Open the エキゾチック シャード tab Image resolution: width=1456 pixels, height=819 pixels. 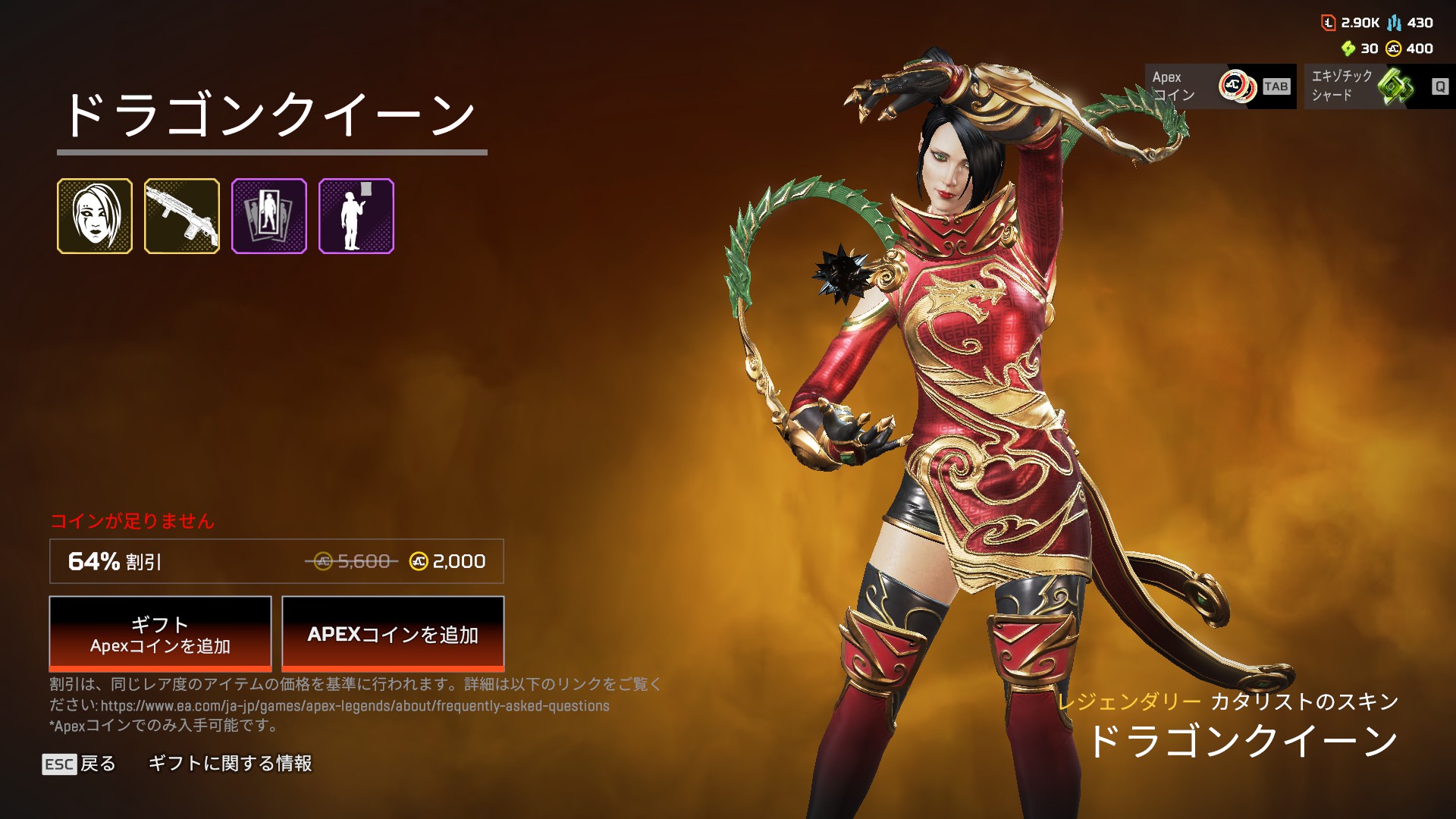(x=1379, y=86)
